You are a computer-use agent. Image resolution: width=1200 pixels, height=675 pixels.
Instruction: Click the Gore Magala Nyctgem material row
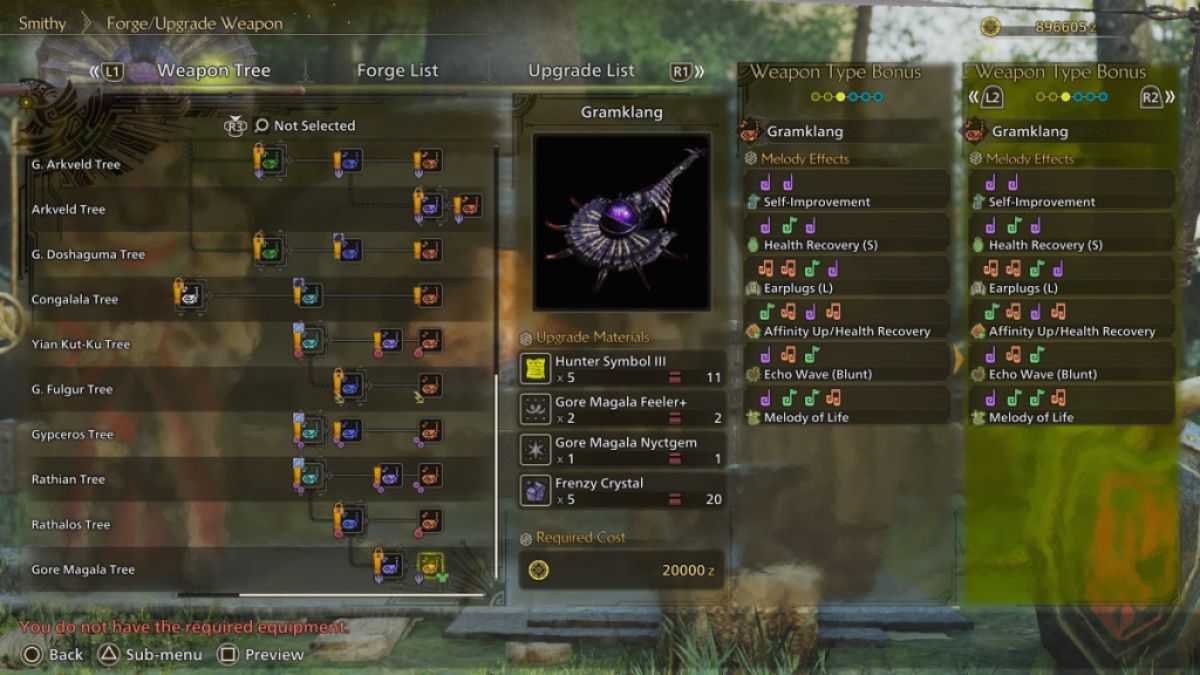pyautogui.click(x=621, y=450)
